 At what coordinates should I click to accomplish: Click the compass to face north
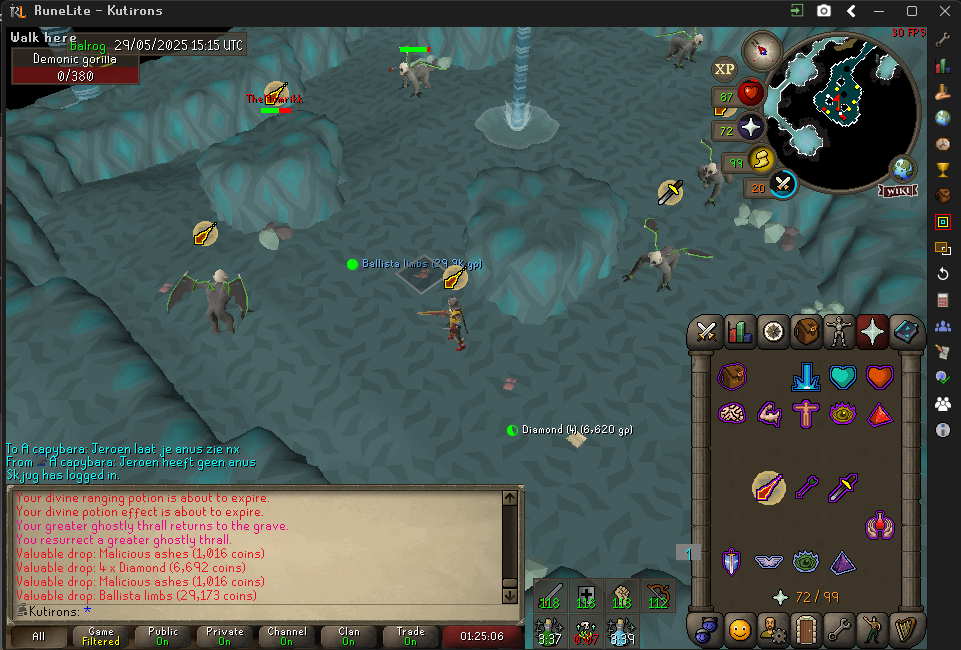coord(762,50)
